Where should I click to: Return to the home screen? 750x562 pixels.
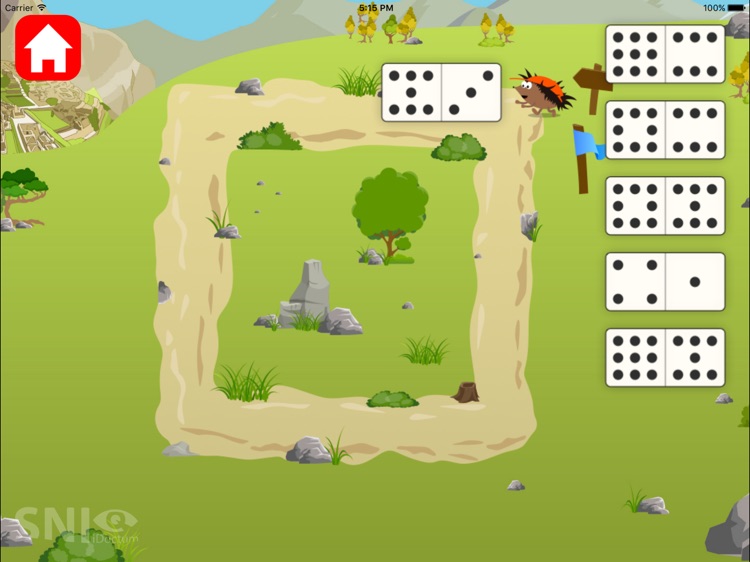coord(48,47)
